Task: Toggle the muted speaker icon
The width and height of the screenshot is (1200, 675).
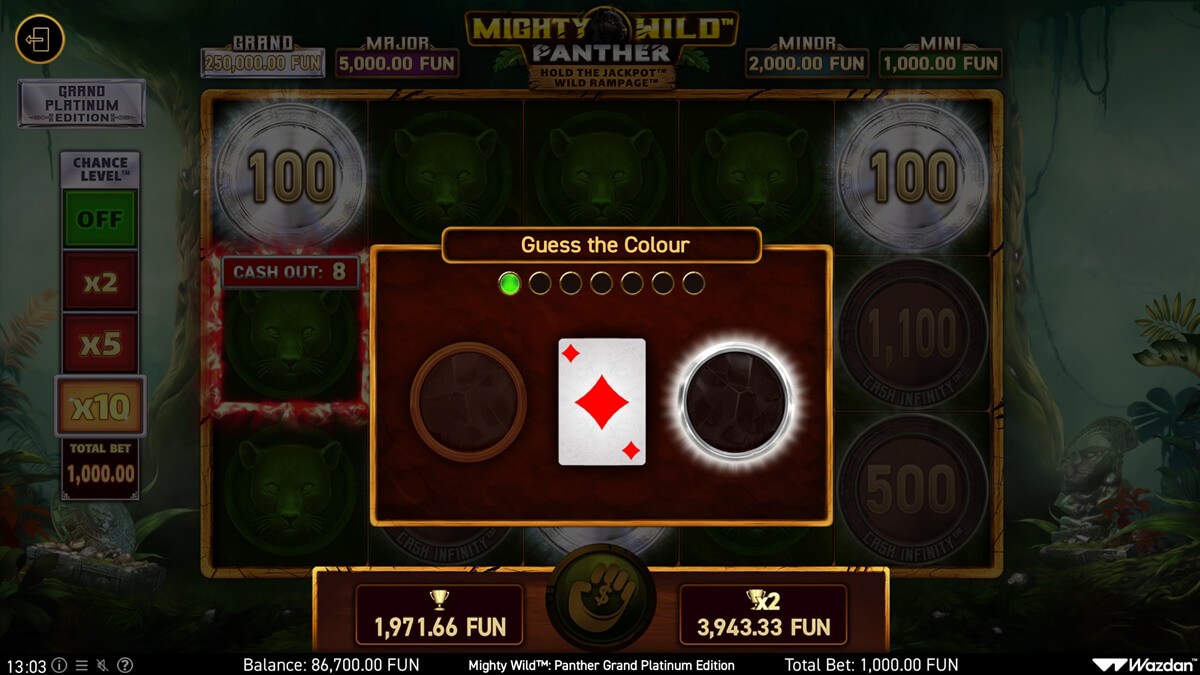Action: coord(103,665)
